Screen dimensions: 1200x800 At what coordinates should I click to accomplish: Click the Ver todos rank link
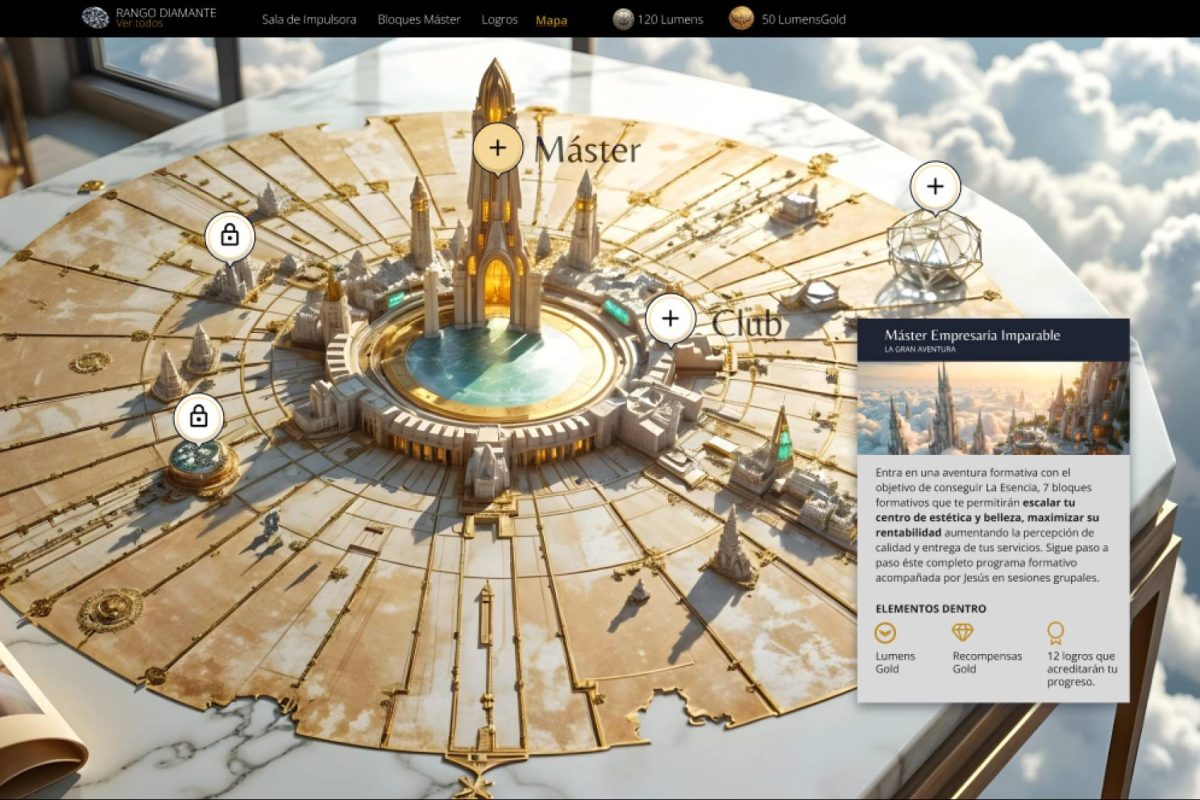139,24
